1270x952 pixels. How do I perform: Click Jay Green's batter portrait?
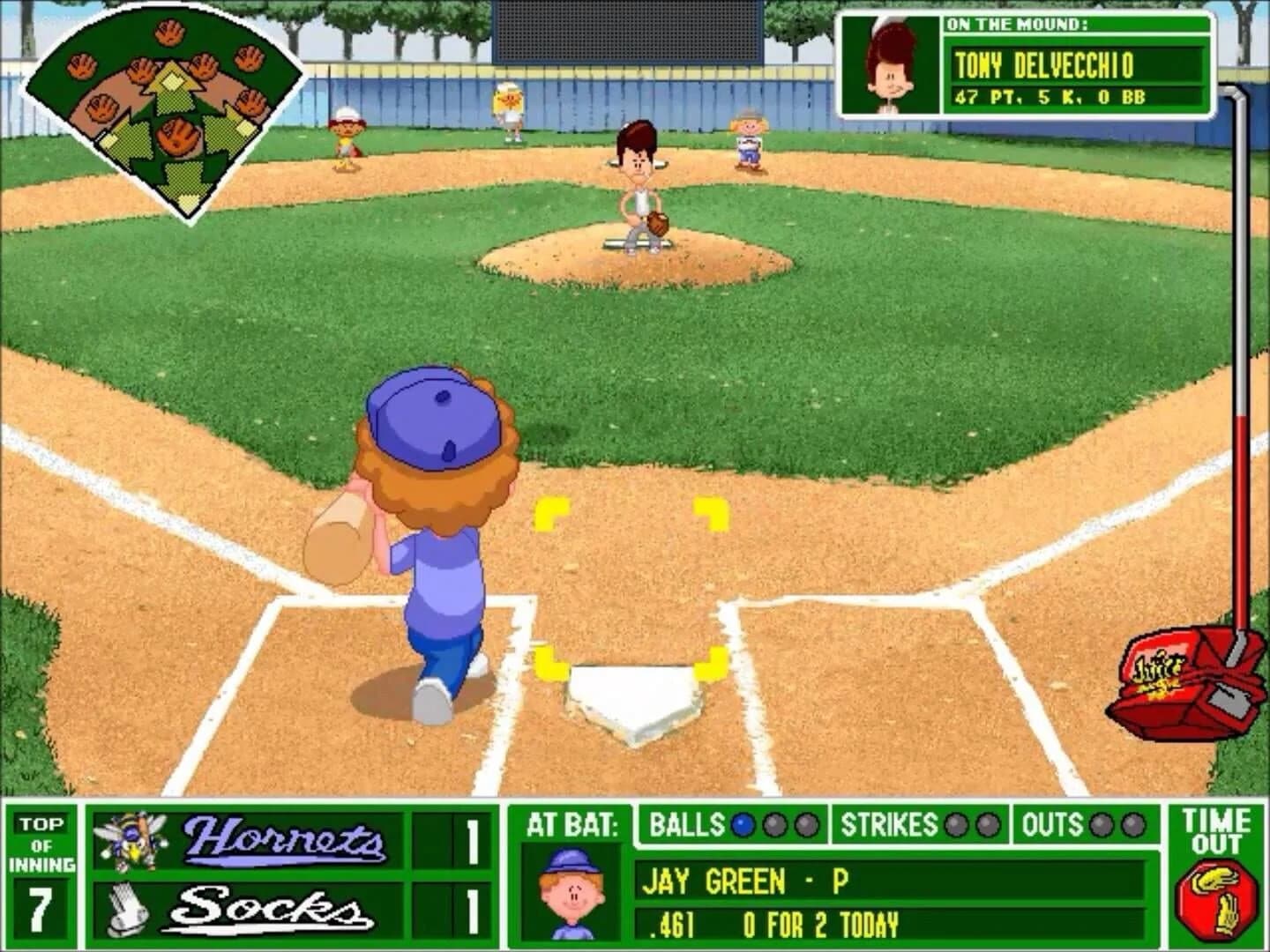click(569, 889)
